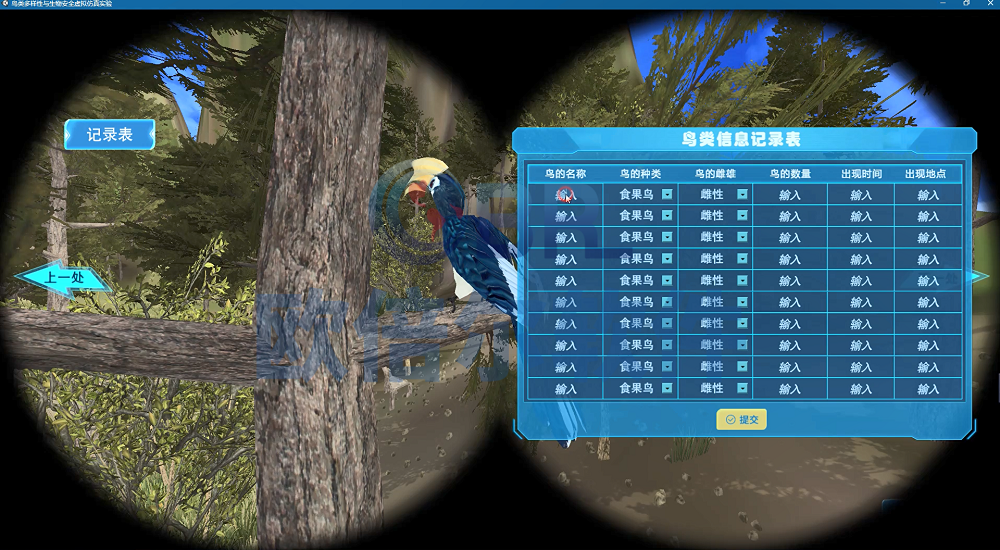Submit the bird record with 提交

tap(741, 420)
